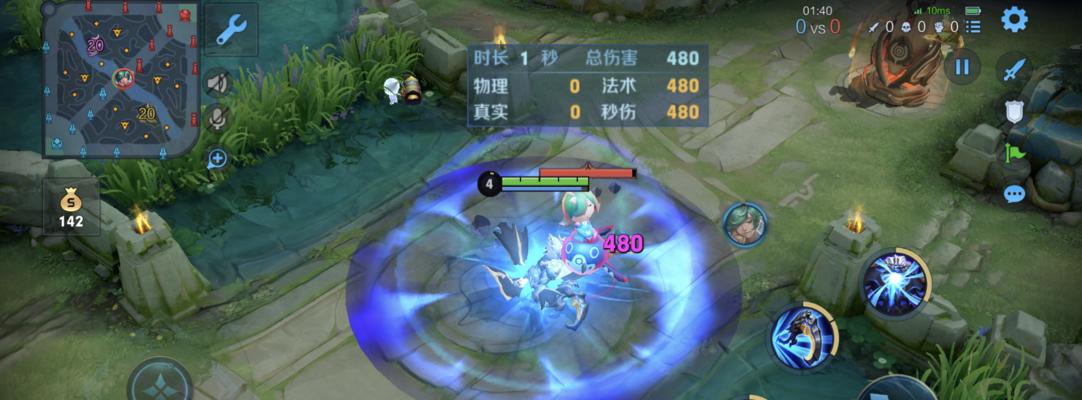Open the scoreboard list icon by the kill counts
The height and width of the screenshot is (400, 1082).
pyautogui.click(x=972, y=27)
